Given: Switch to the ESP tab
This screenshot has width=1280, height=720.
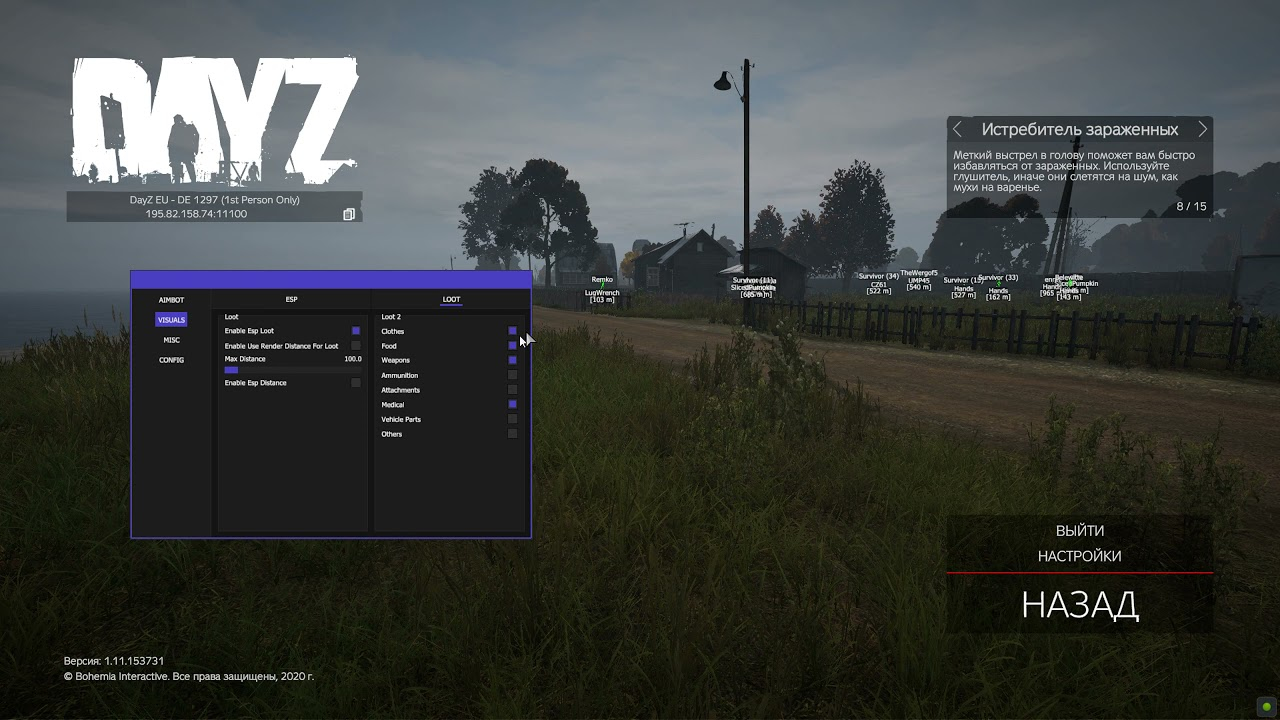Looking at the screenshot, I should pyautogui.click(x=292, y=300).
